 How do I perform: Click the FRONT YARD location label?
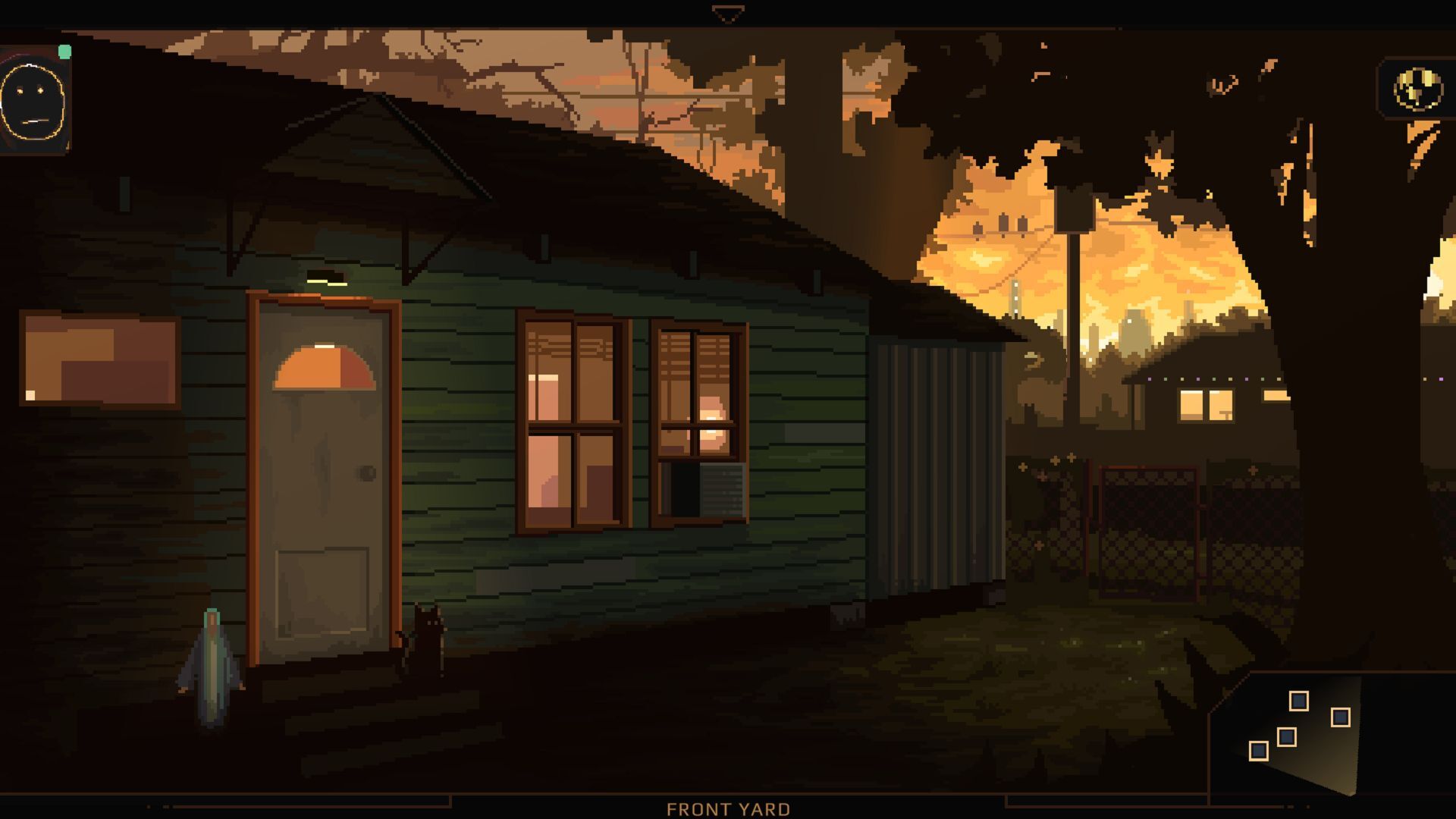click(x=726, y=808)
